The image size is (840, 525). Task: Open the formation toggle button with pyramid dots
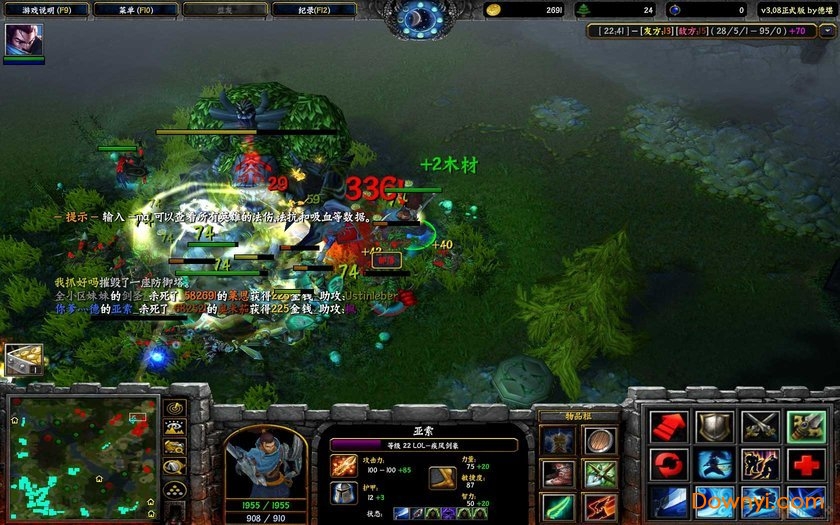point(176,487)
